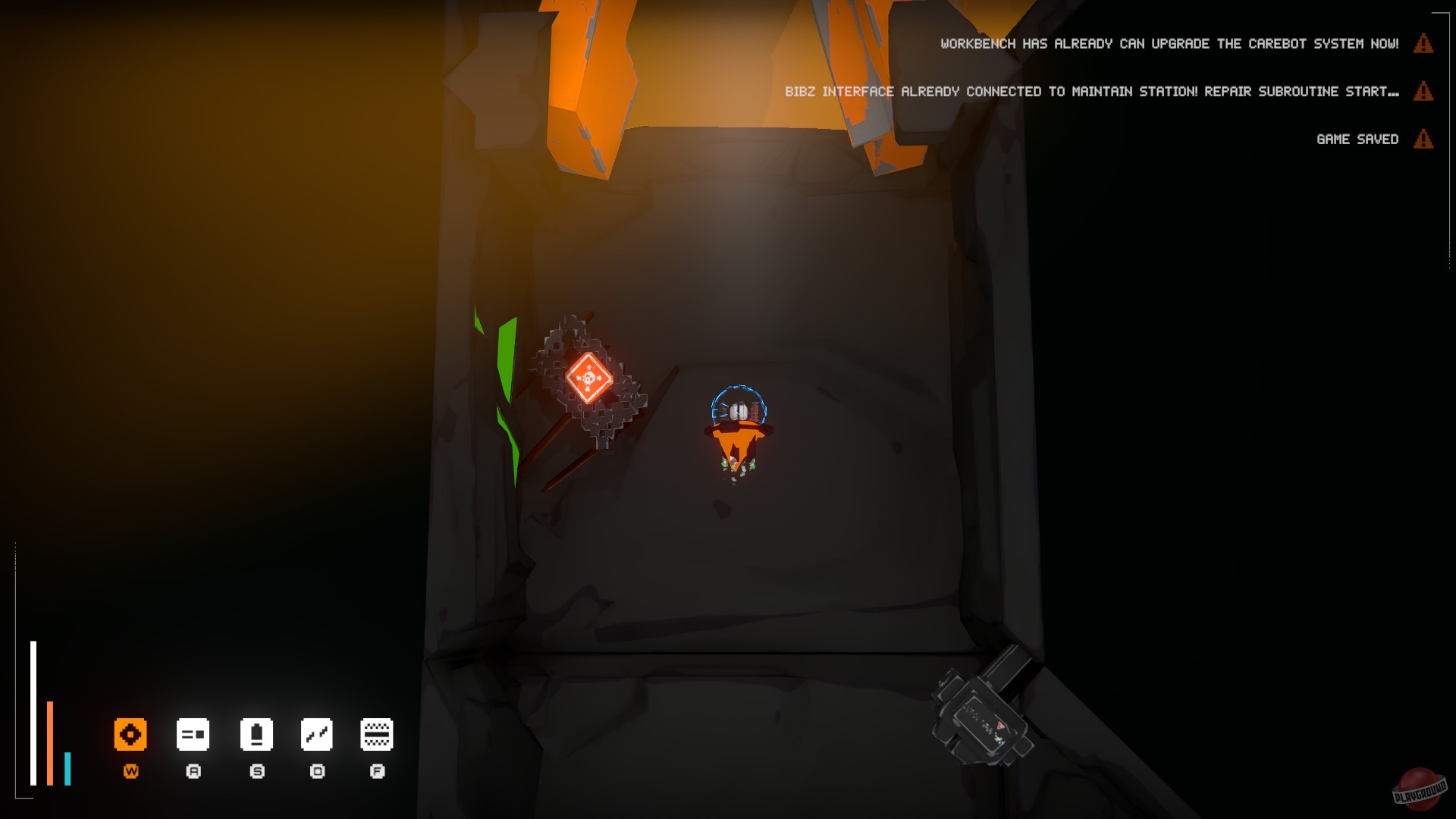Click the warning icon beside workbench notification
The image size is (1456, 819).
pyautogui.click(x=1422, y=44)
